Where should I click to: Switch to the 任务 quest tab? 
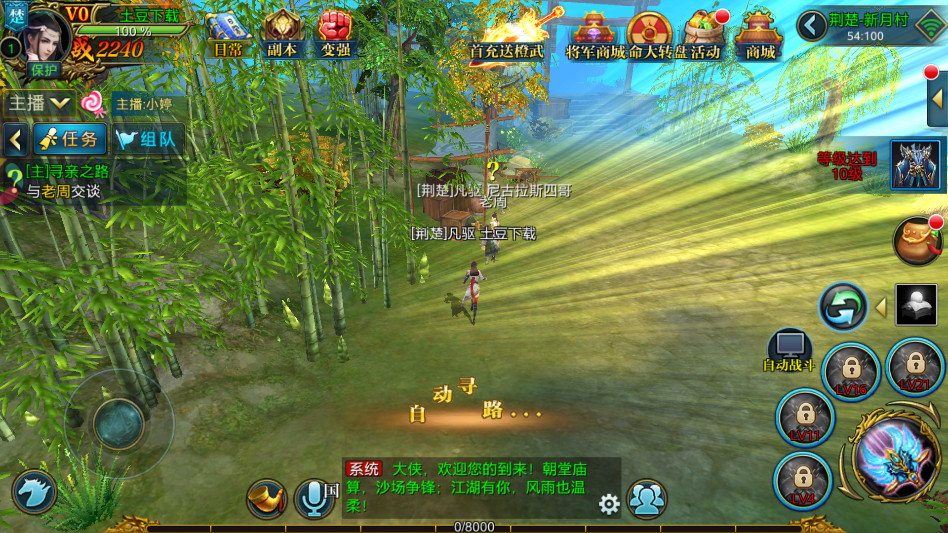point(69,139)
